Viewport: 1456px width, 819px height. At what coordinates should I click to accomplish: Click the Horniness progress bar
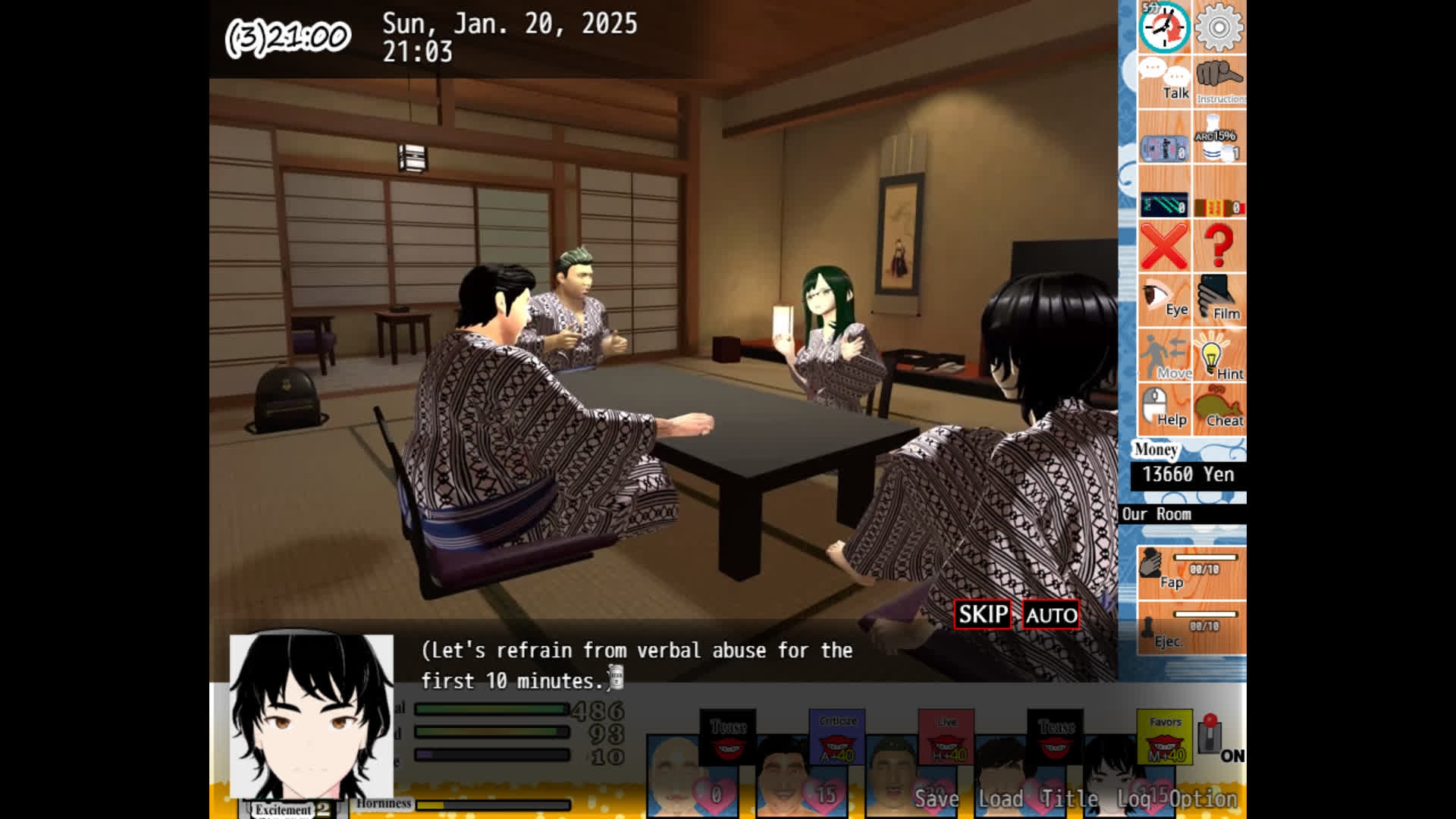click(x=493, y=803)
